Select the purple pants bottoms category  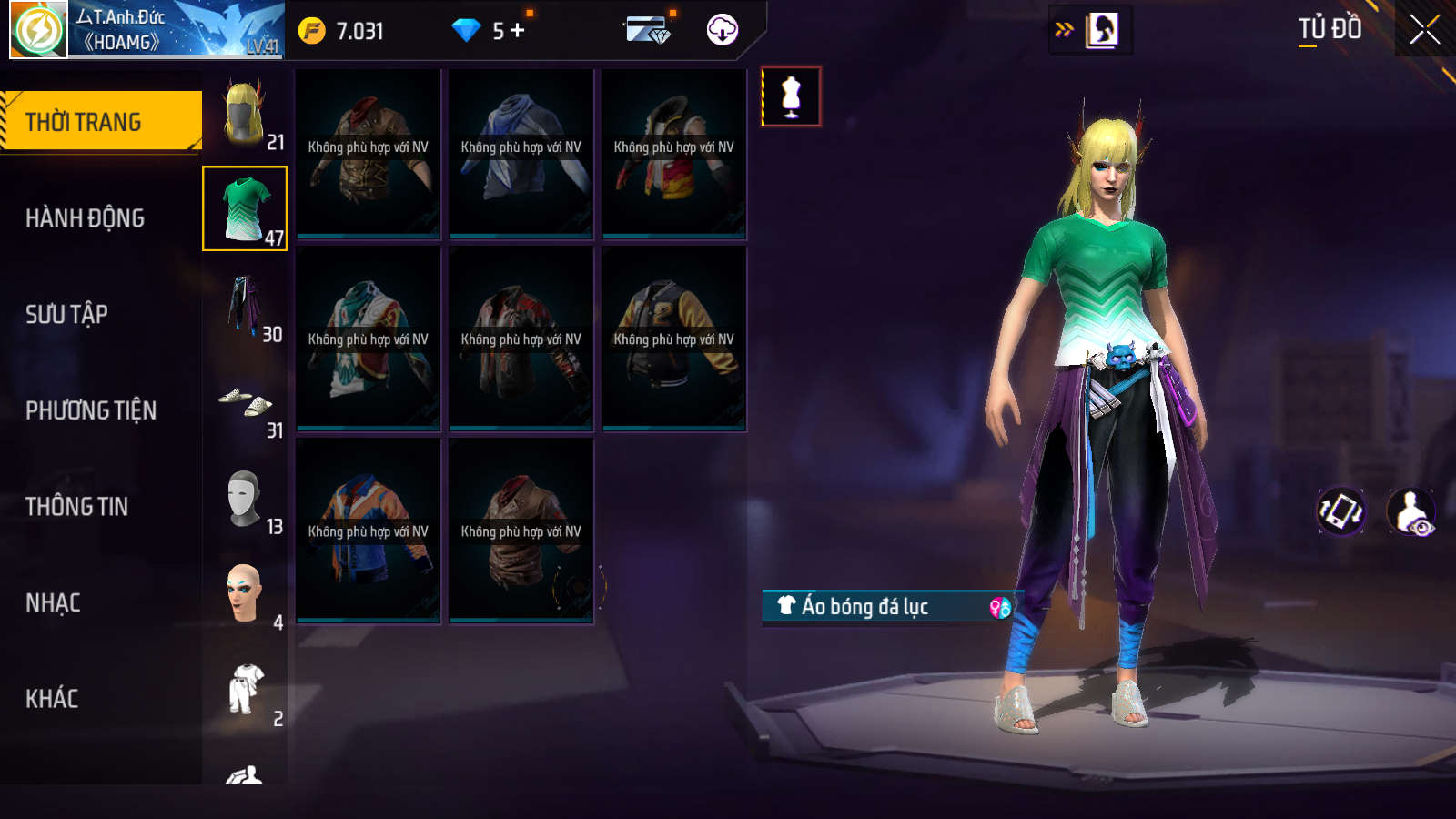pos(245,305)
